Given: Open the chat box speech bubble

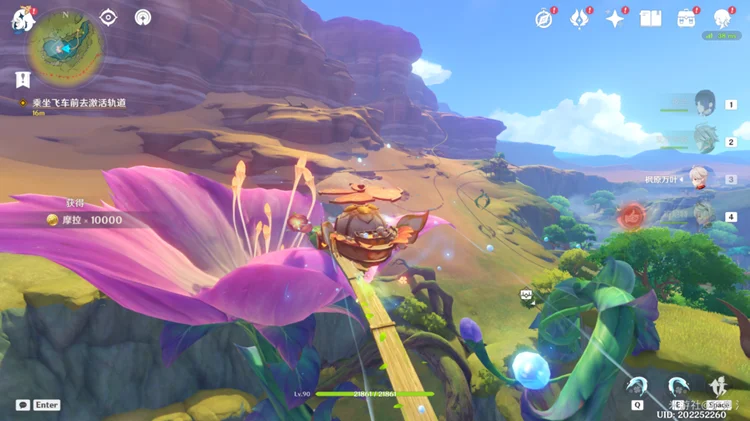Looking at the screenshot, I should click(23, 405).
